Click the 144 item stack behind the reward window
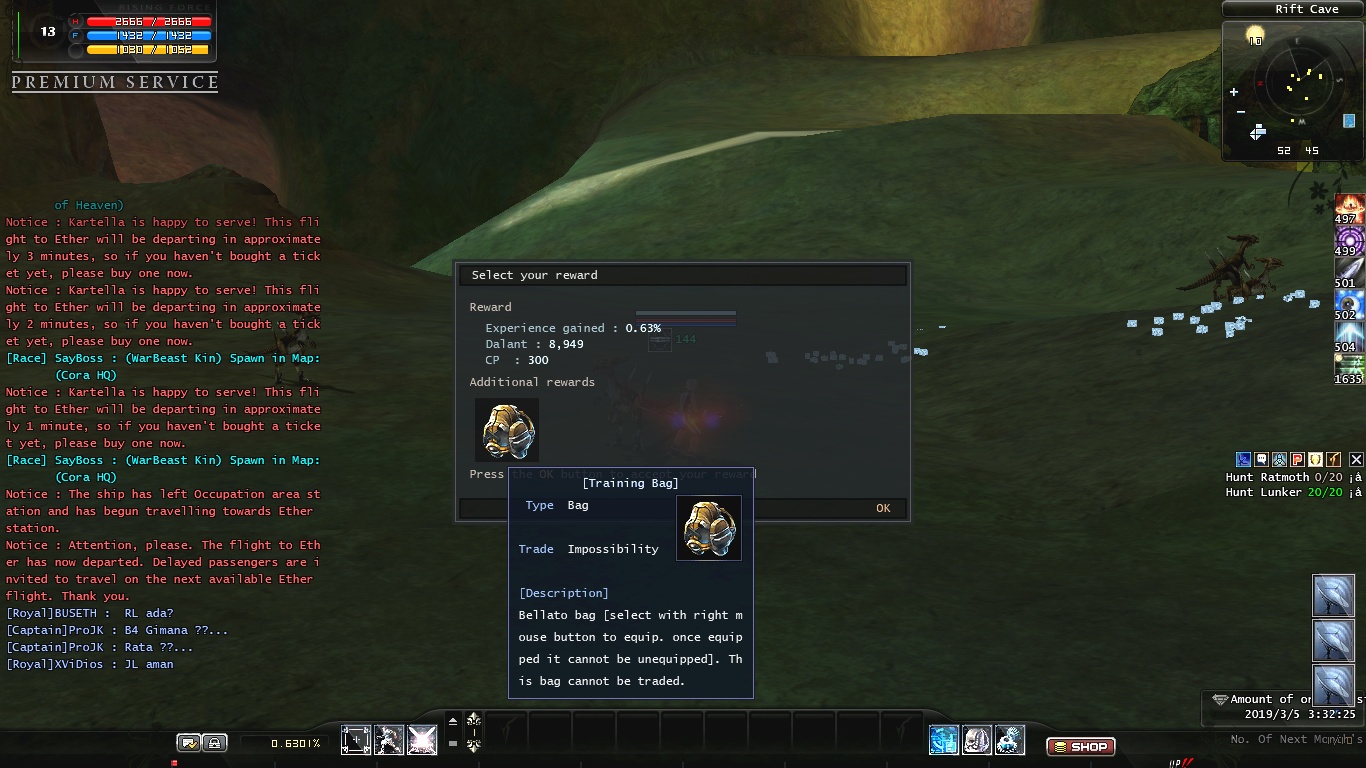 [x=660, y=341]
